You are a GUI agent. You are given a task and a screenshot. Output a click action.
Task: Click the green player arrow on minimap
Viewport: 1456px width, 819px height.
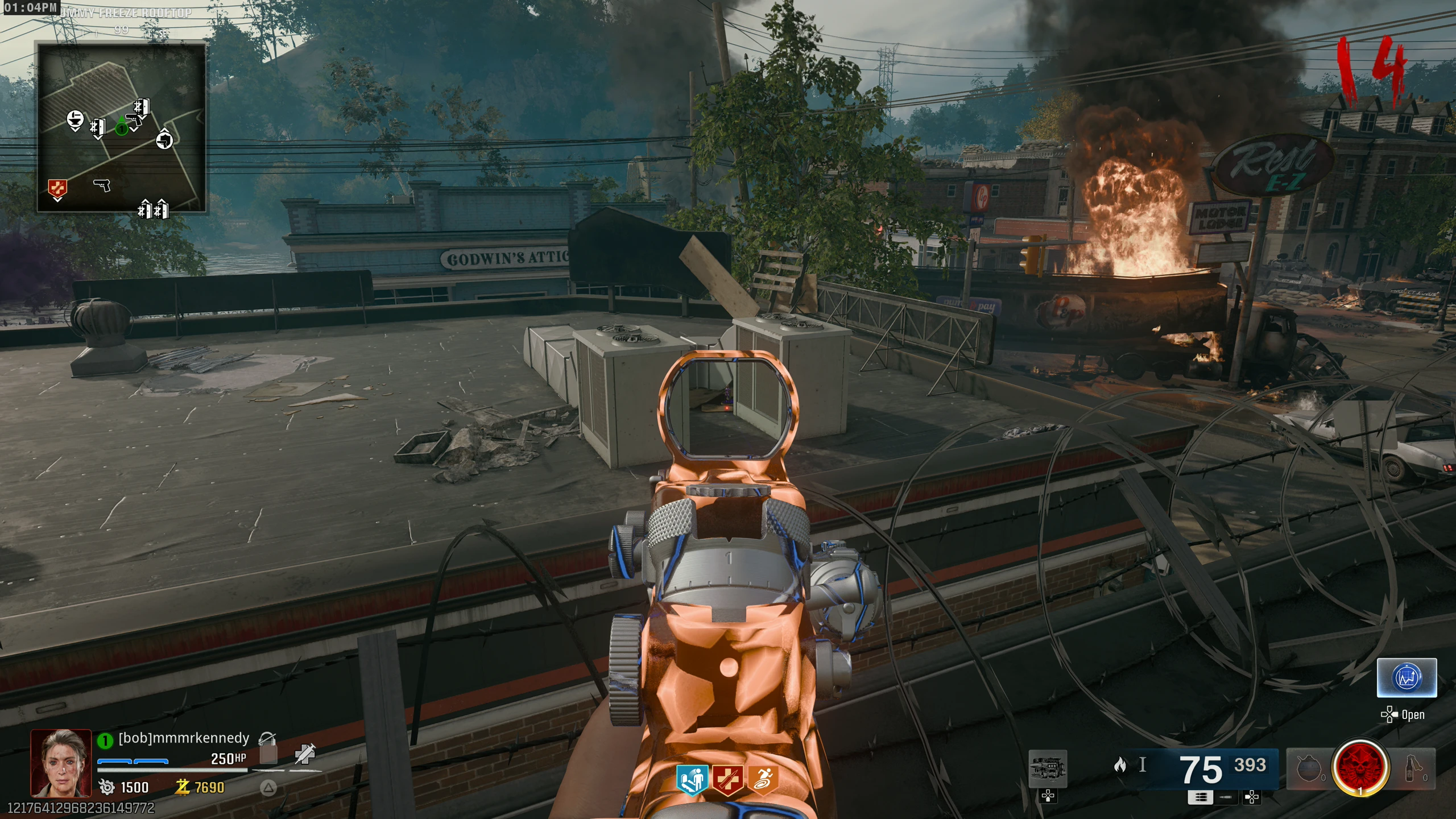(121, 129)
